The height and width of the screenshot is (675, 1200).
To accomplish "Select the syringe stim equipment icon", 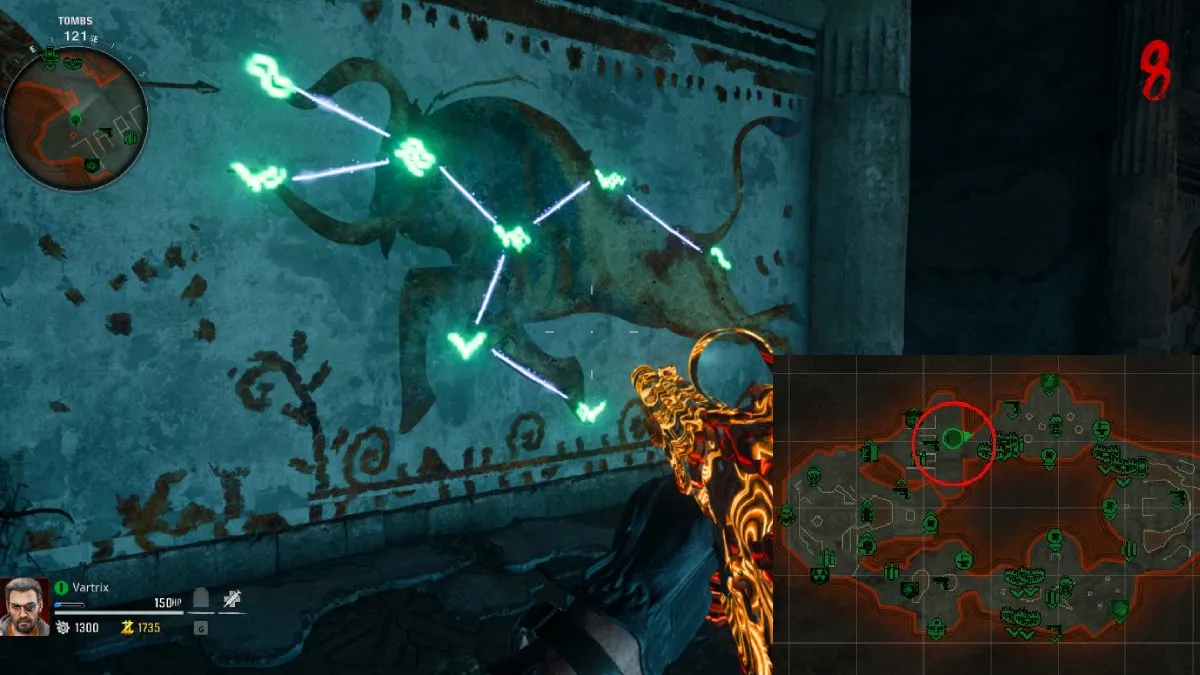I will point(232,600).
